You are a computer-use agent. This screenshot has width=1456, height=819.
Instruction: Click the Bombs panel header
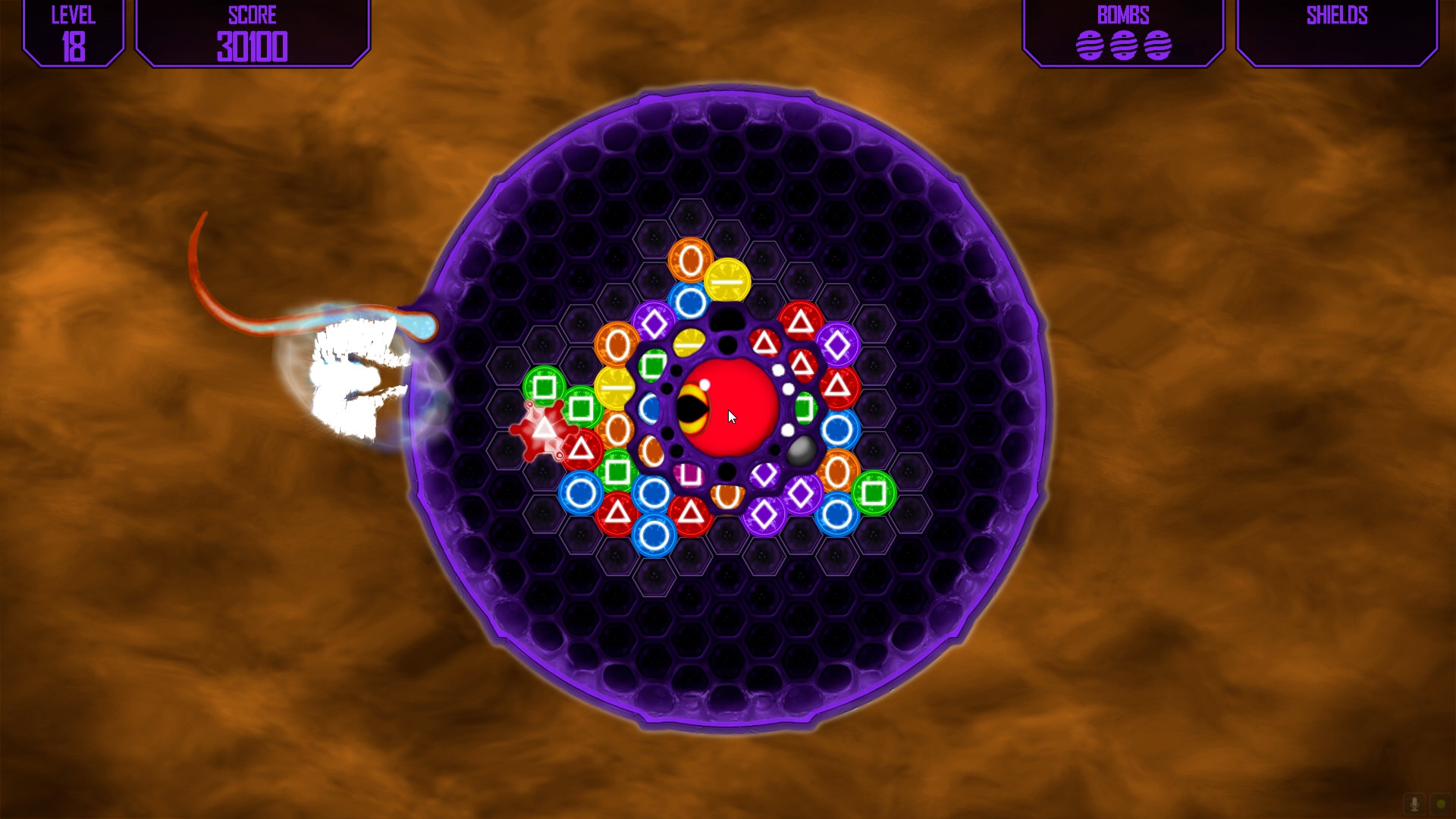pos(1123,15)
